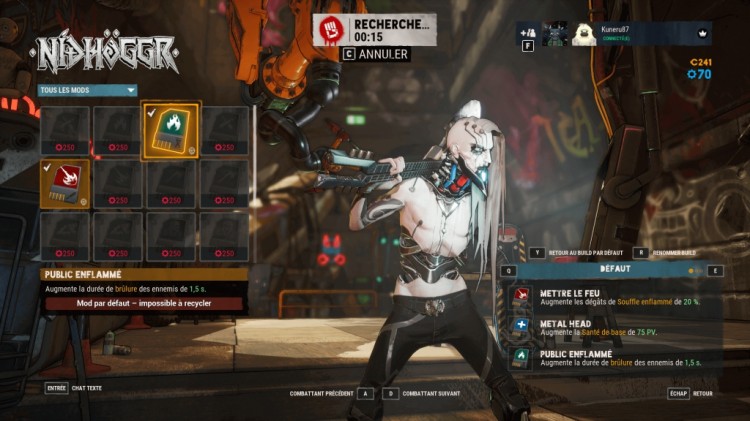Select the Défaut build header tab
The image size is (750, 421).
click(x=615, y=270)
